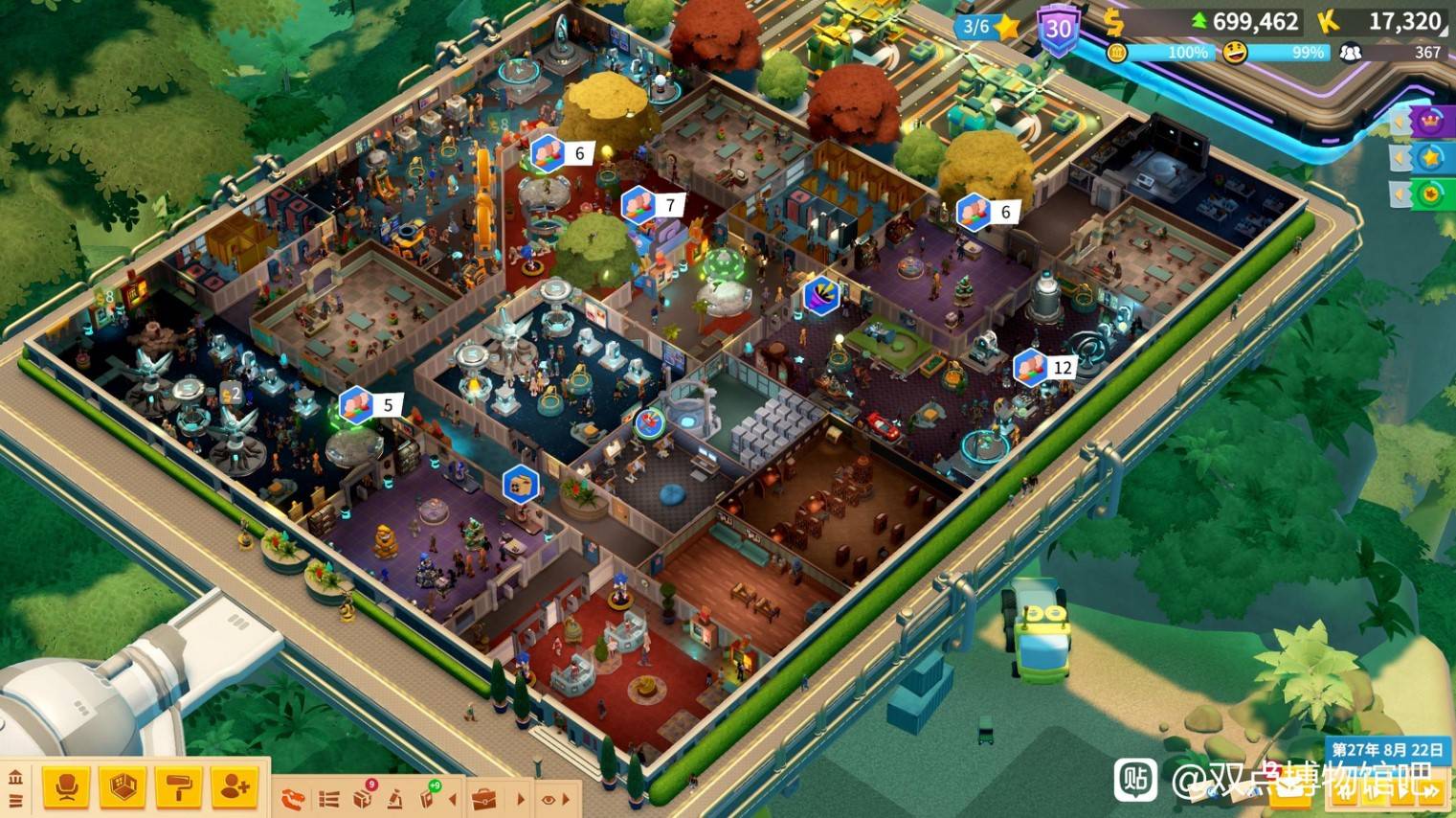Open the room building menu
This screenshot has height=818, width=1456.
(122, 787)
